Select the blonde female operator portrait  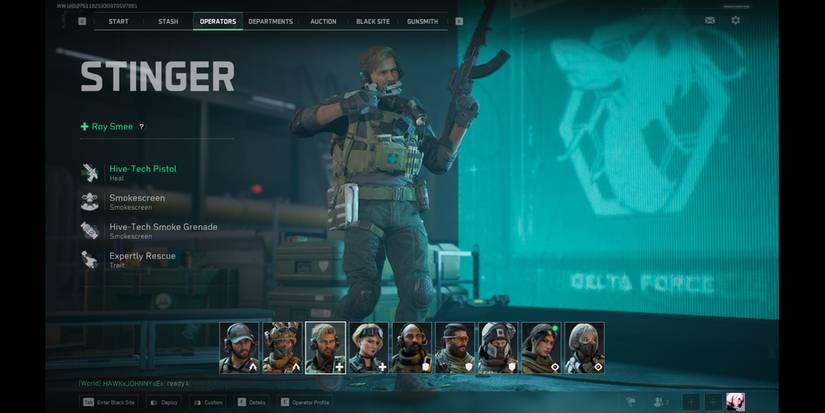[369, 347]
